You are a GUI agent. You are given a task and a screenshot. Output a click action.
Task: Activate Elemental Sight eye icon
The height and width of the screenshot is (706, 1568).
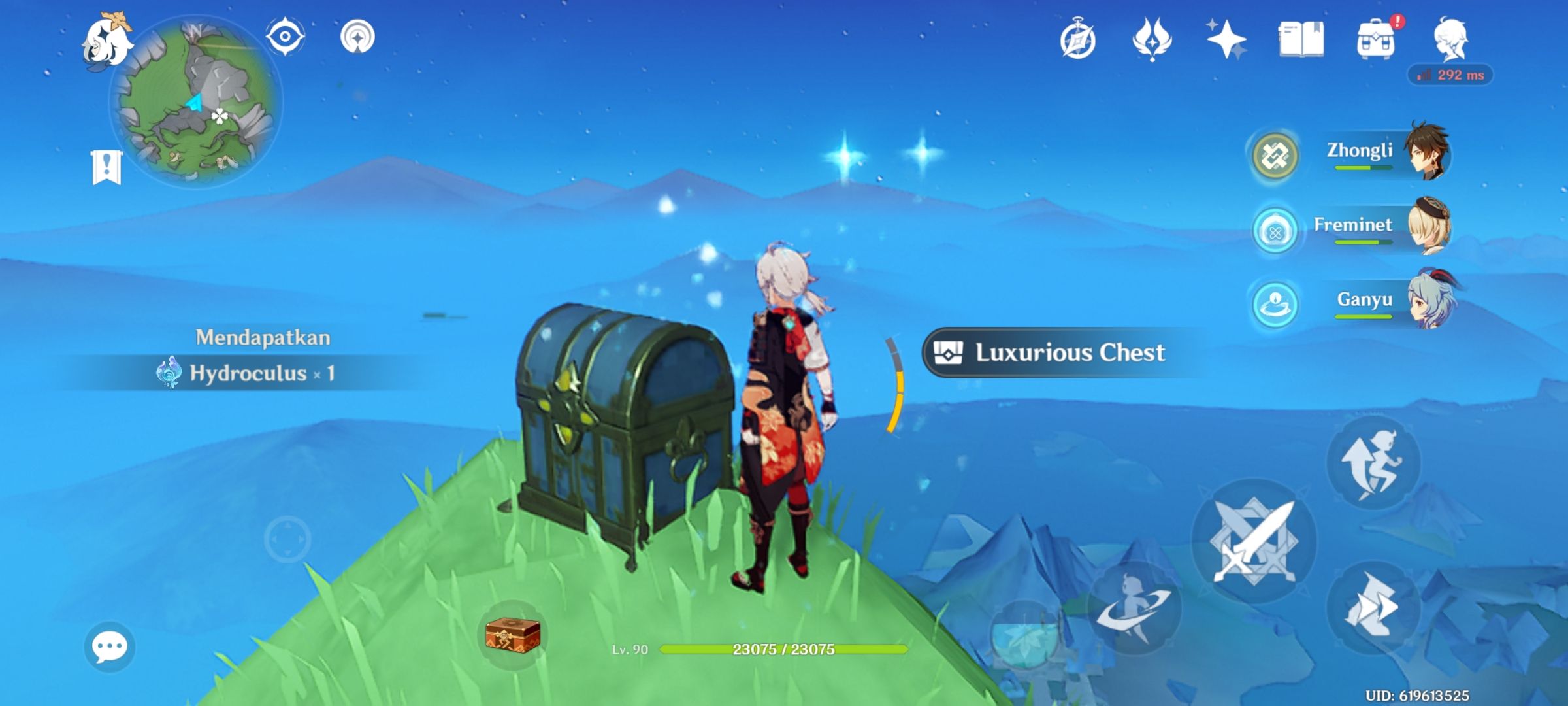click(284, 37)
